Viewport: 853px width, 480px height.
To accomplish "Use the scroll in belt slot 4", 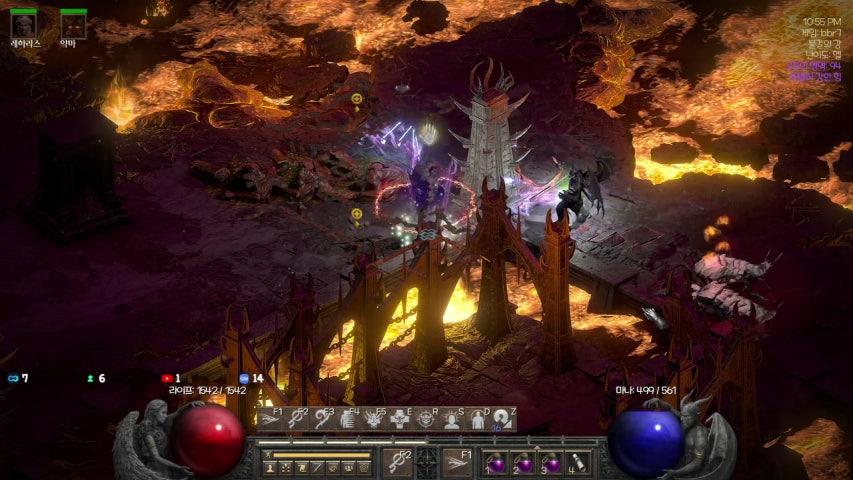I will pos(578,463).
